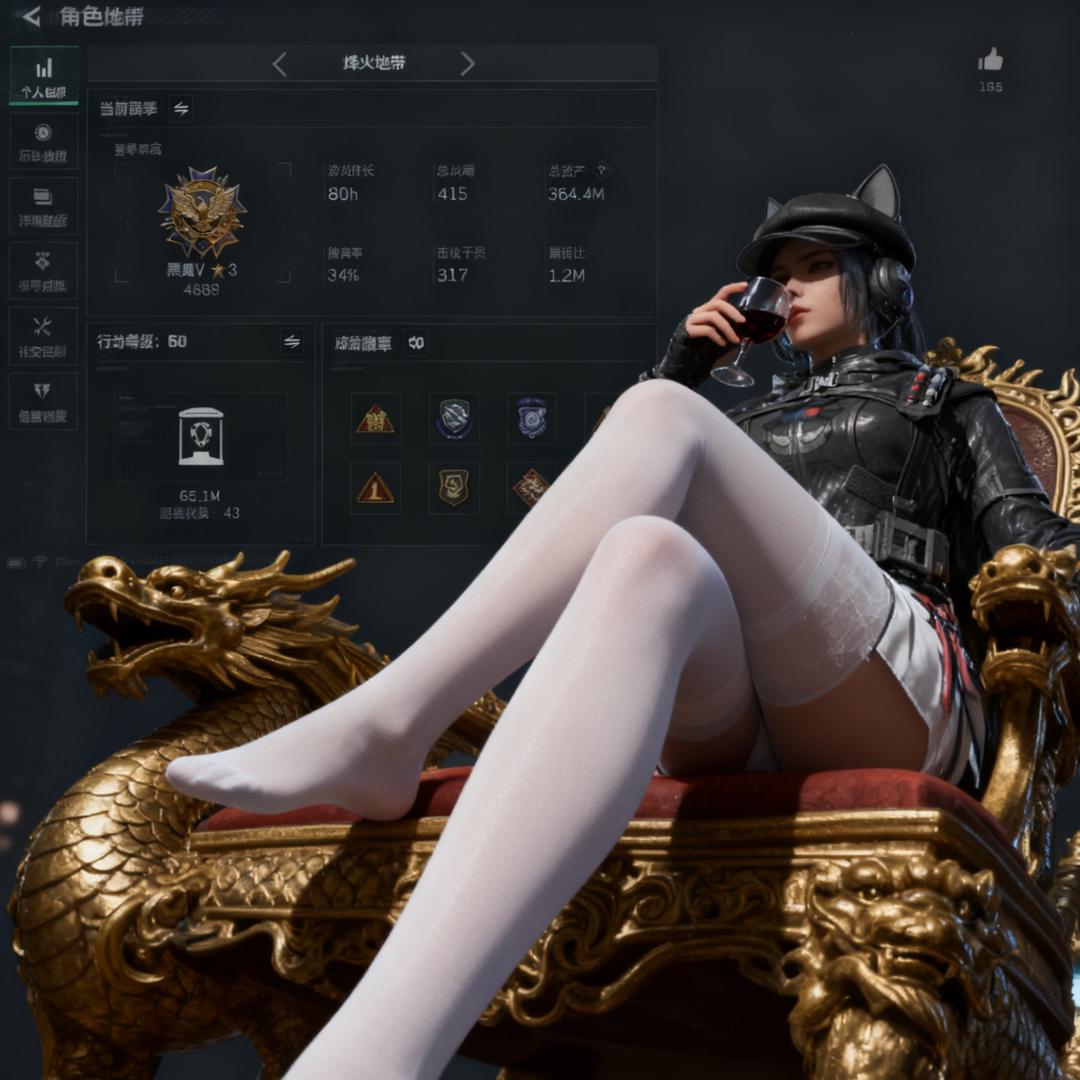Show the next game mode with right arrow
This screenshot has width=1080, height=1080.
click(467, 64)
